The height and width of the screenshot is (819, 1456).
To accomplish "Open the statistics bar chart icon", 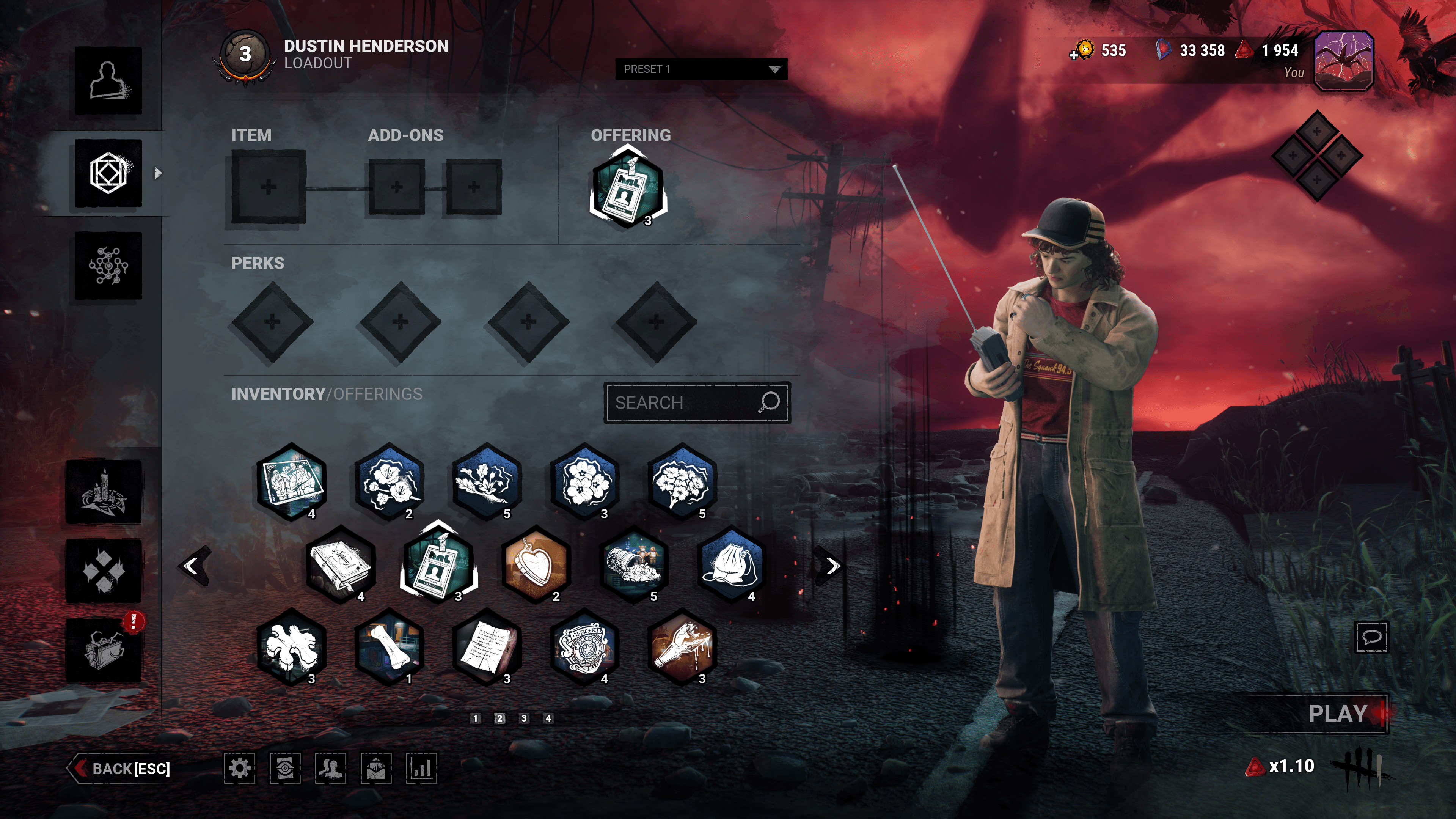I will pyautogui.click(x=421, y=768).
